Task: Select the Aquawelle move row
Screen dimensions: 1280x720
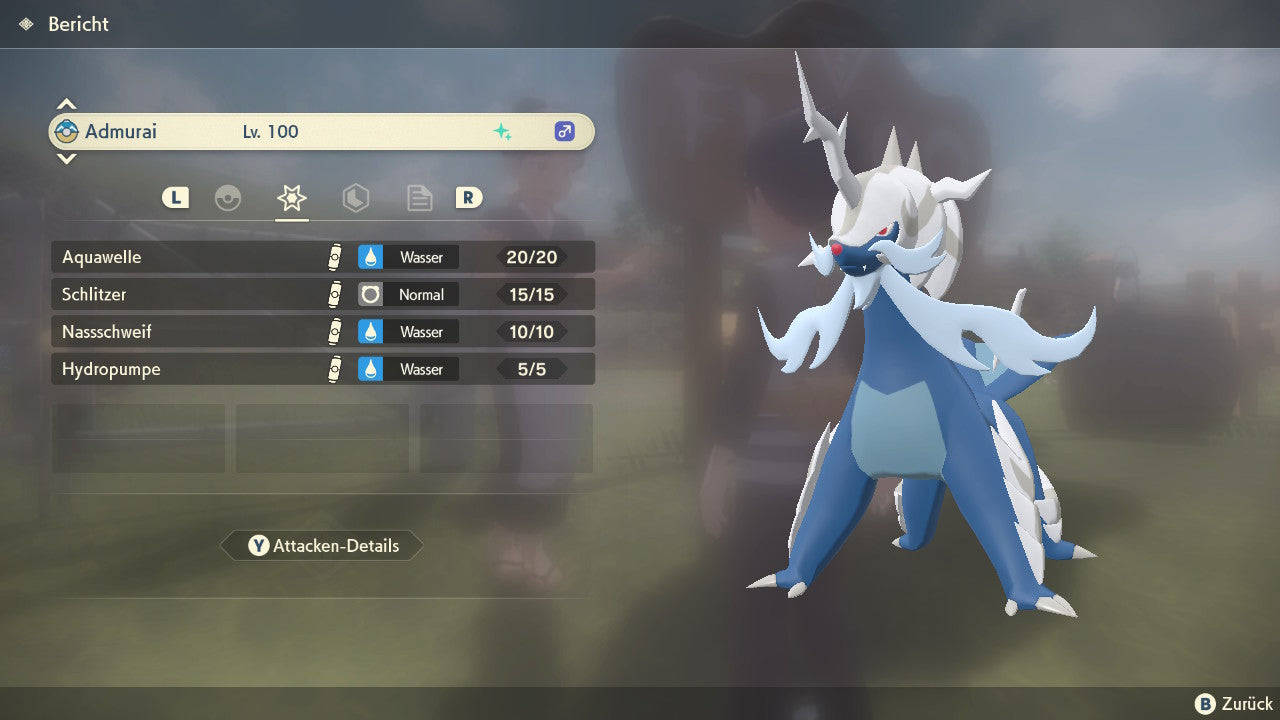Action: (322, 257)
